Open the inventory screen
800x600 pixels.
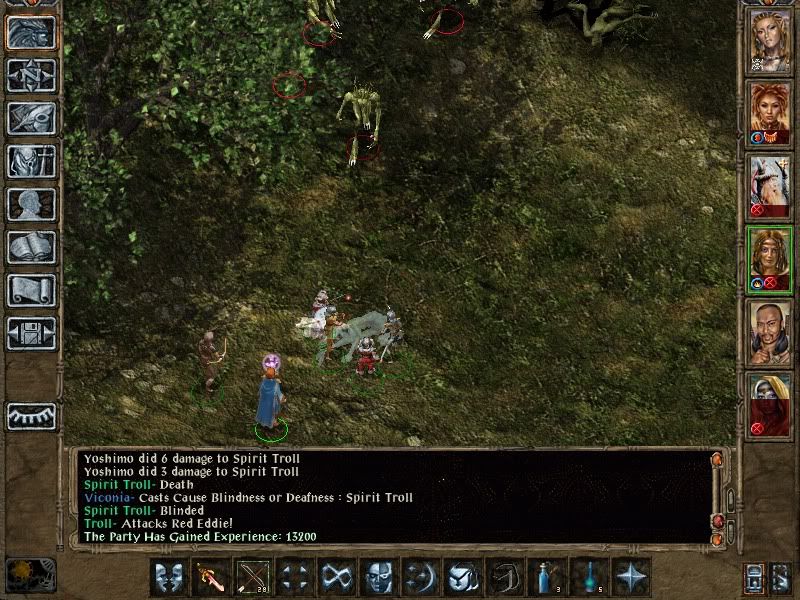pos(31,161)
